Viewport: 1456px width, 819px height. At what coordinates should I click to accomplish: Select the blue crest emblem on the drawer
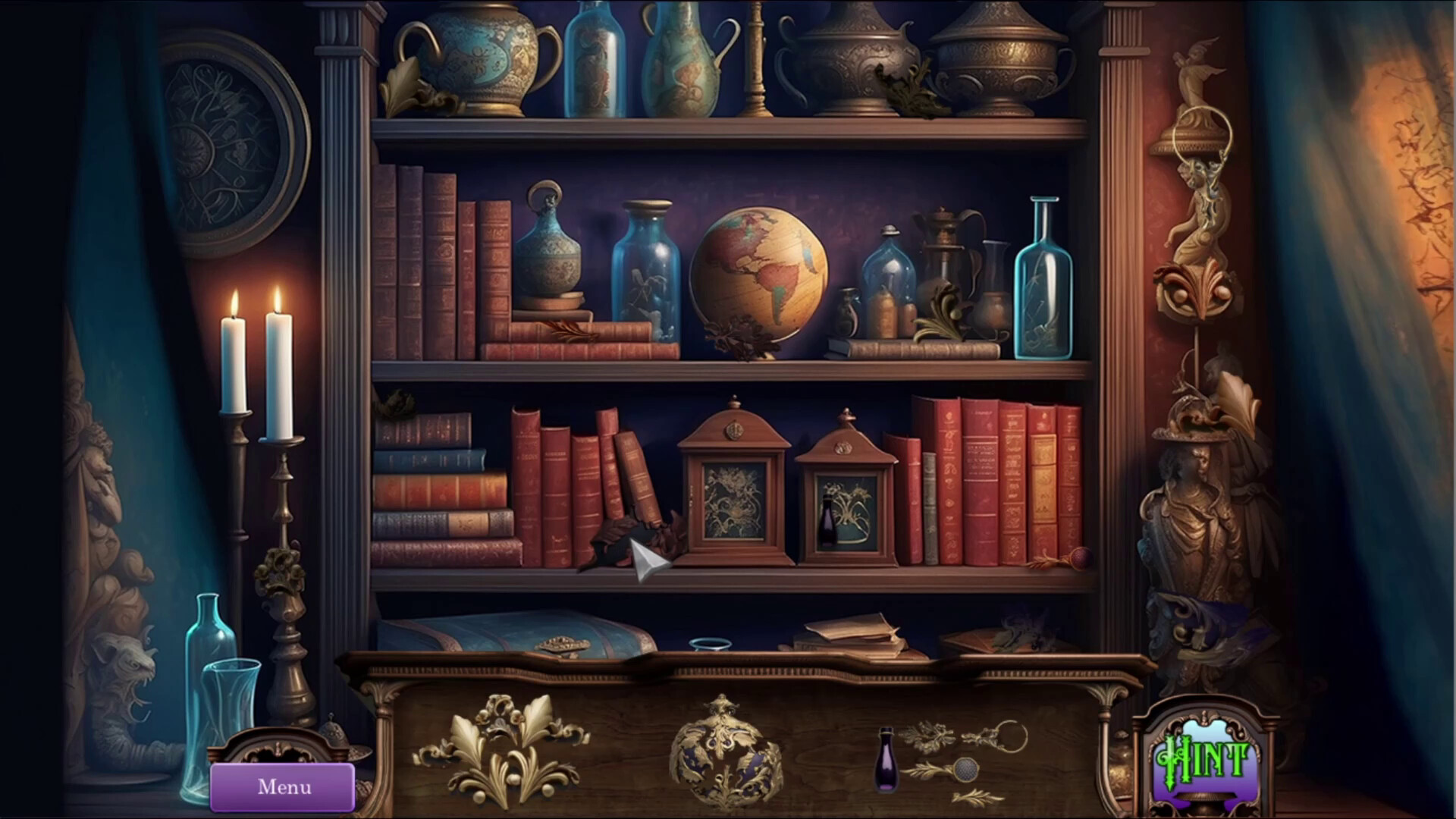tap(726, 758)
